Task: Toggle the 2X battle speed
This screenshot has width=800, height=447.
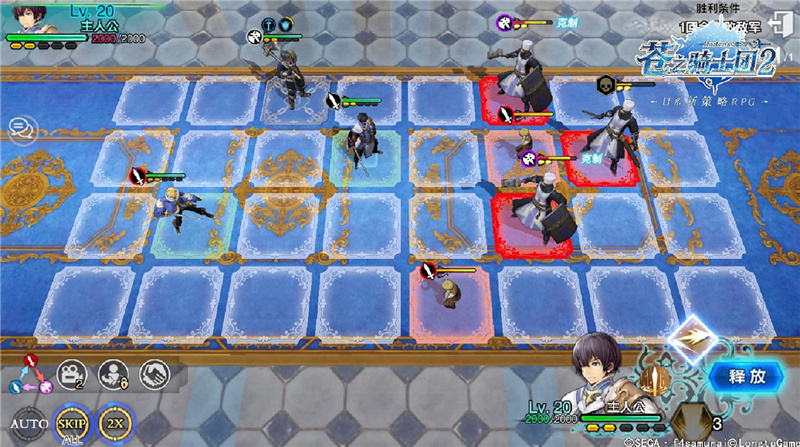Action: coord(115,421)
